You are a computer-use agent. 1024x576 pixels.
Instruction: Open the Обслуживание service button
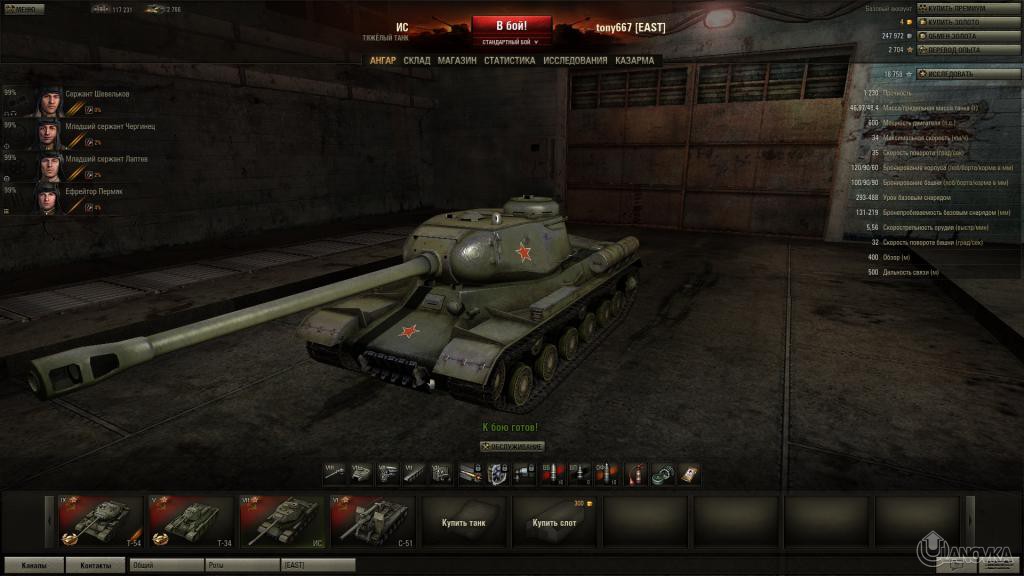click(512, 446)
